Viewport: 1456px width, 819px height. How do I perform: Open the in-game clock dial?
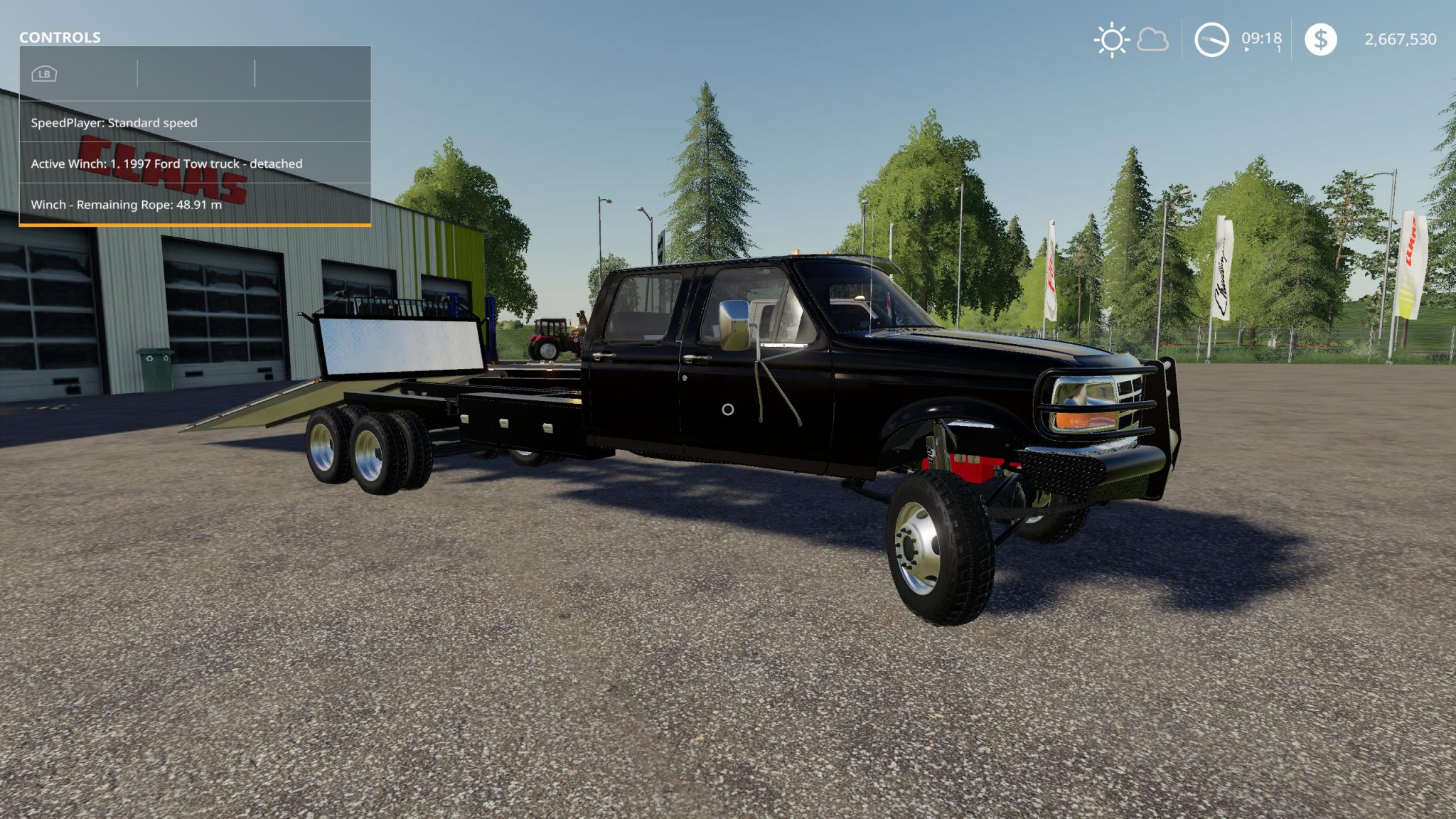[x=1212, y=40]
